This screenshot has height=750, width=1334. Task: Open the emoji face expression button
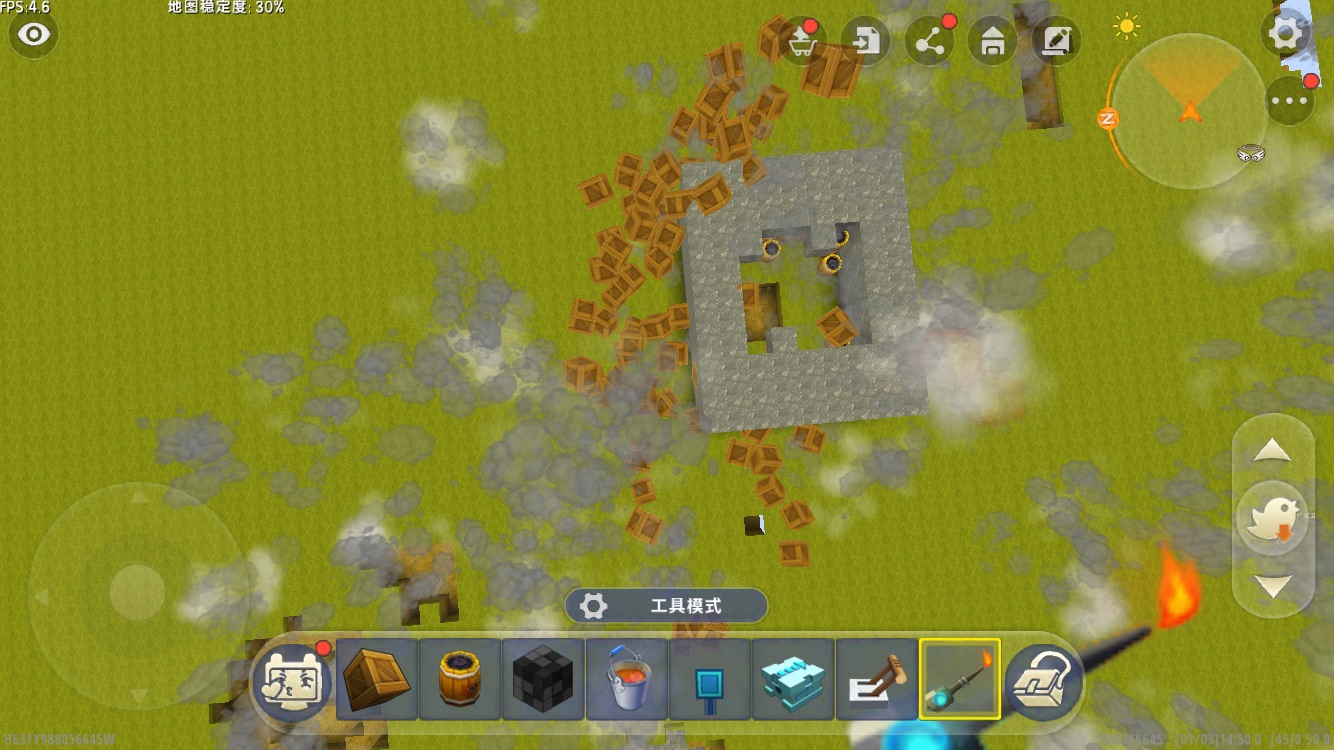coord(291,680)
